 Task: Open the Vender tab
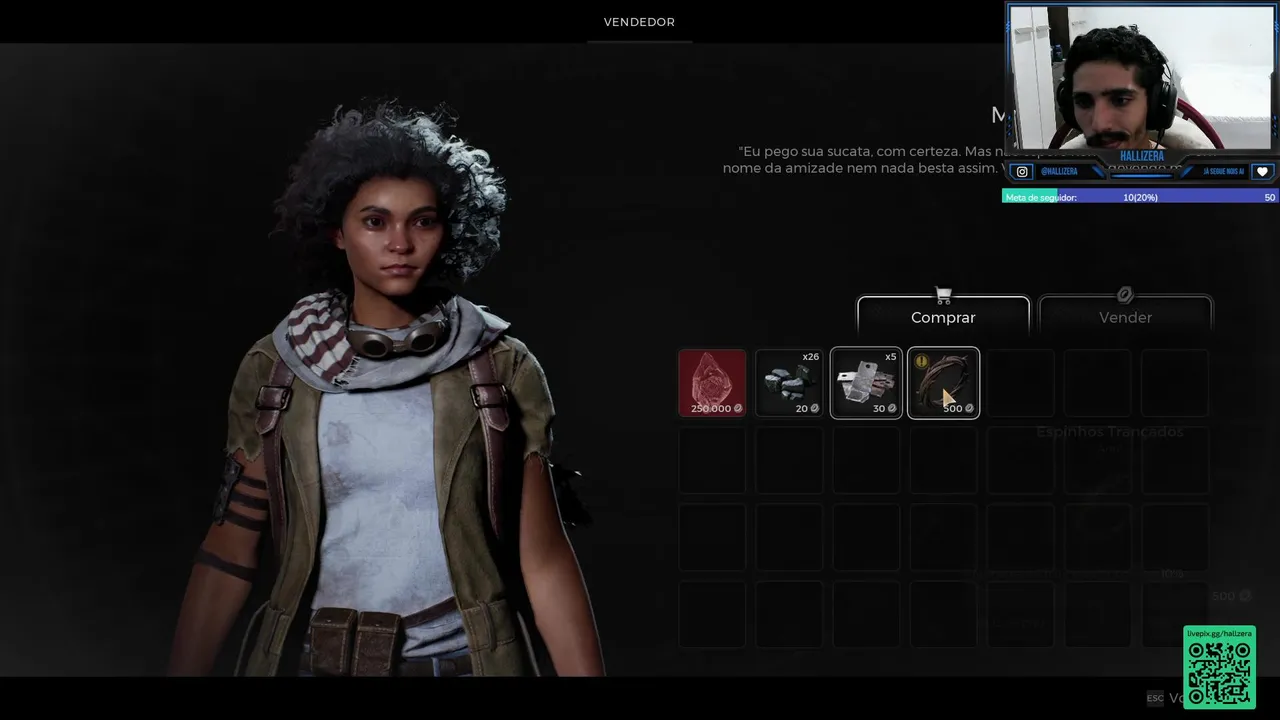pos(1125,317)
